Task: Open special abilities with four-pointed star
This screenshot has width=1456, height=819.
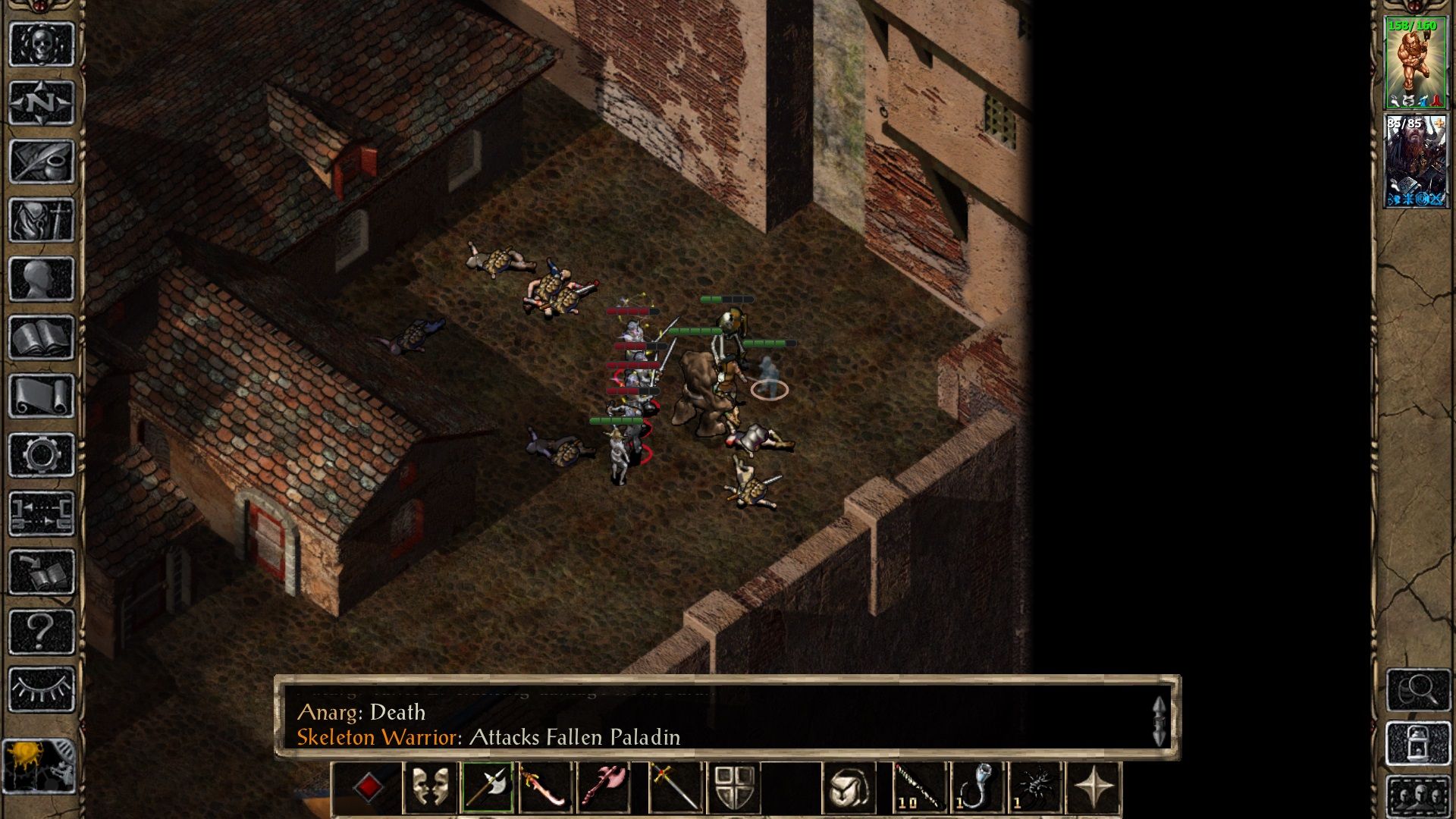Action: coord(1093,788)
